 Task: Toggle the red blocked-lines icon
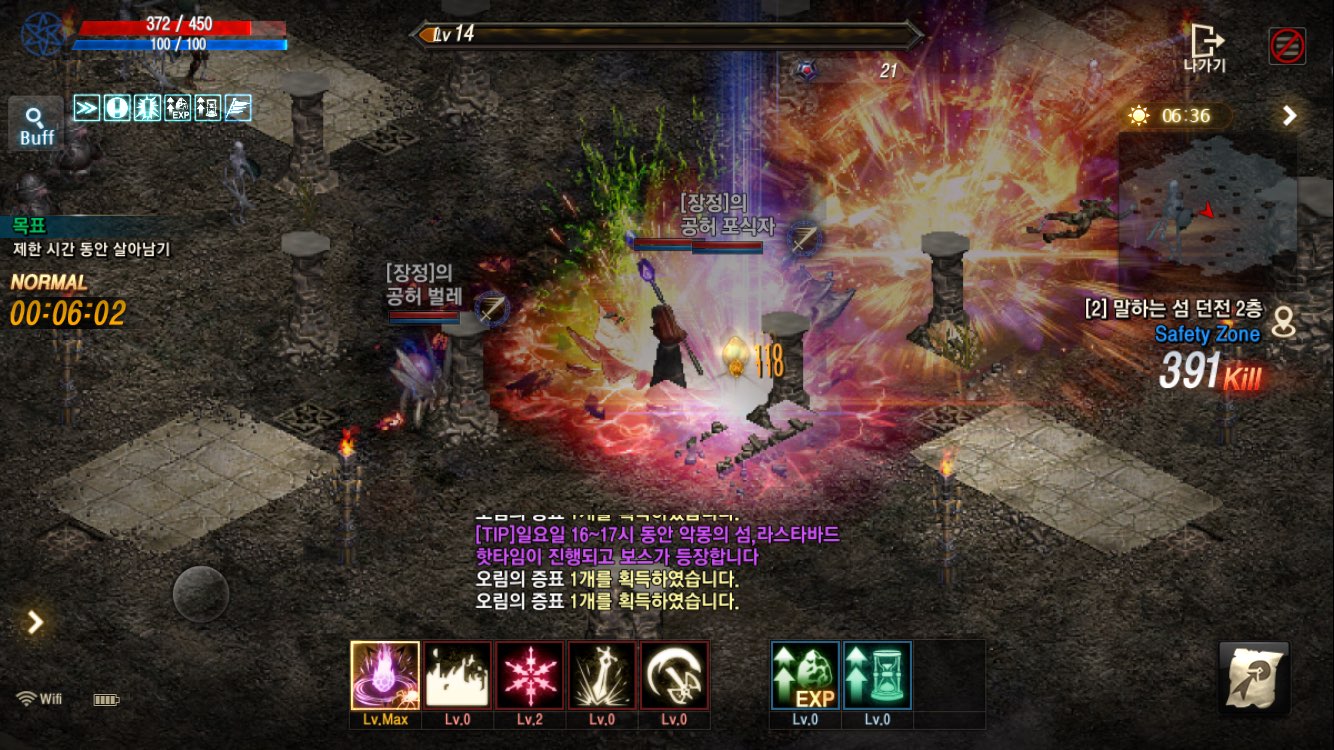click(x=1287, y=46)
